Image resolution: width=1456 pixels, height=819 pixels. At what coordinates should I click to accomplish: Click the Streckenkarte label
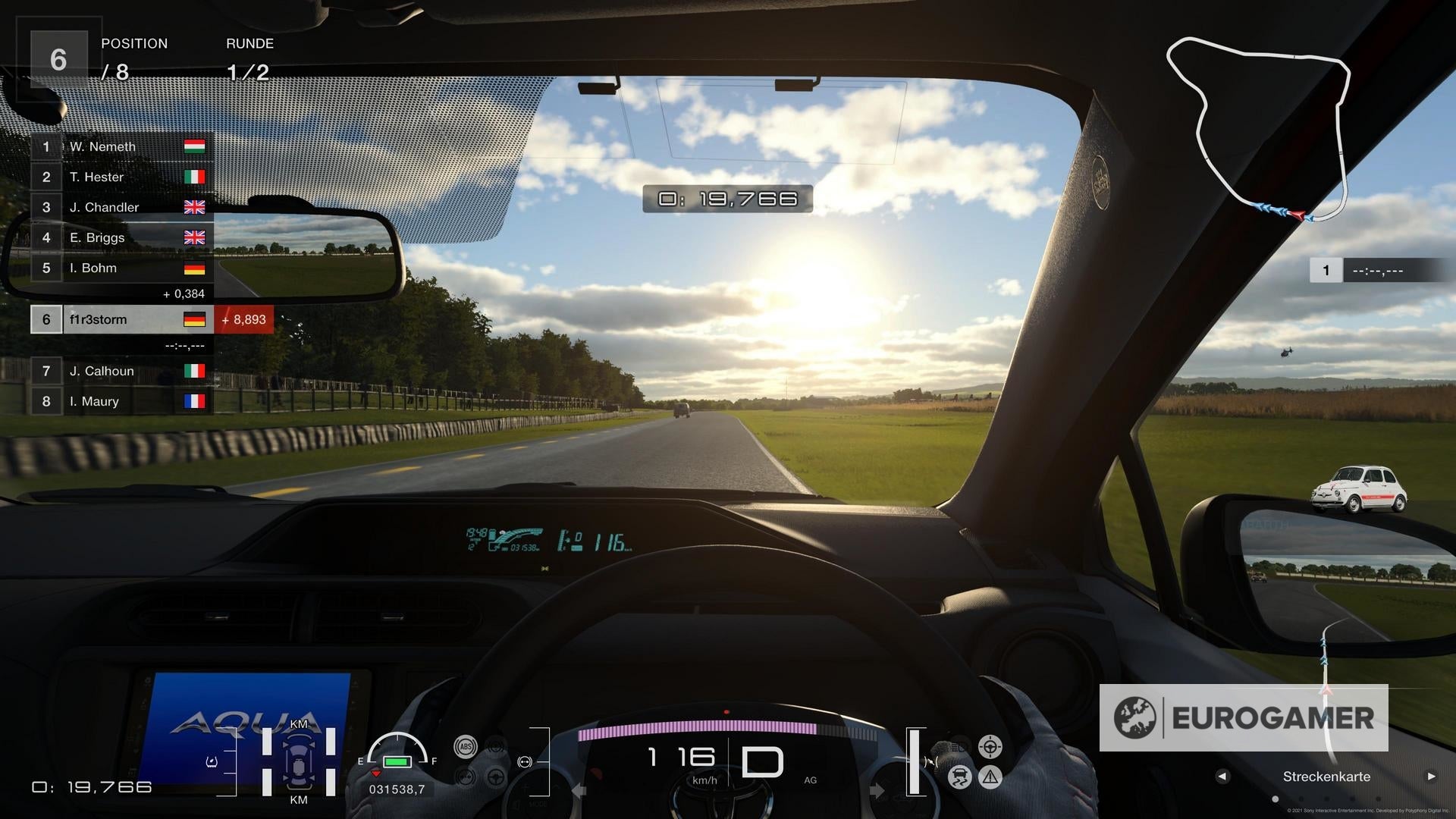click(x=1326, y=777)
